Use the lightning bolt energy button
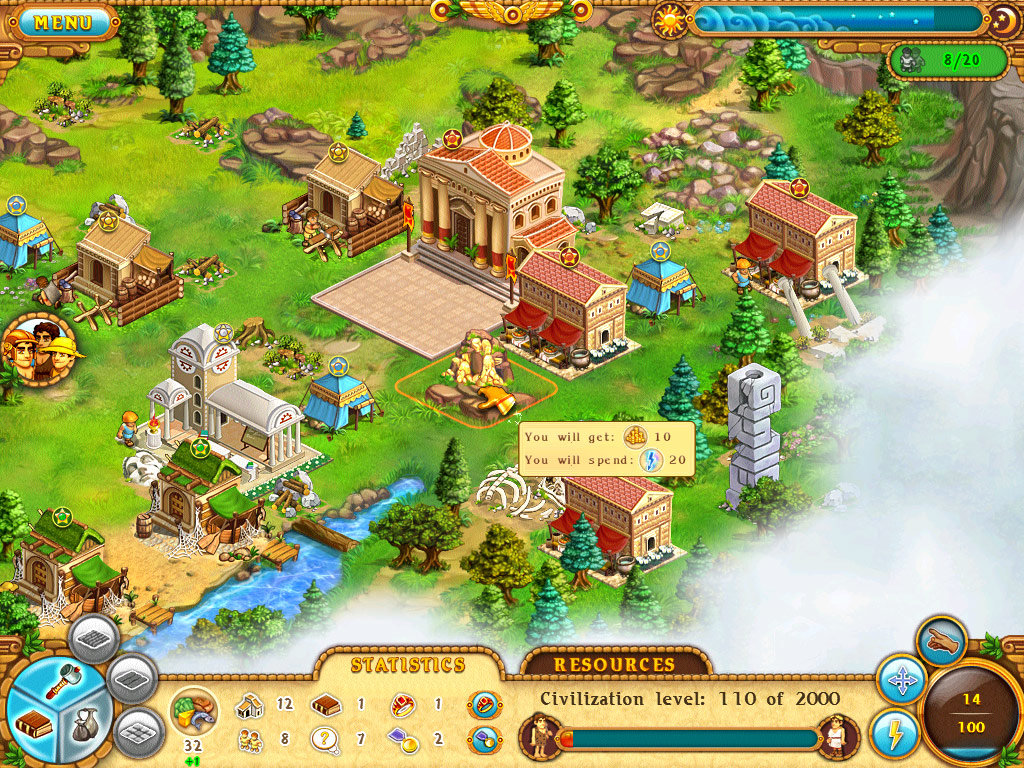The height and width of the screenshot is (768, 1024). (x=894, y=733)
